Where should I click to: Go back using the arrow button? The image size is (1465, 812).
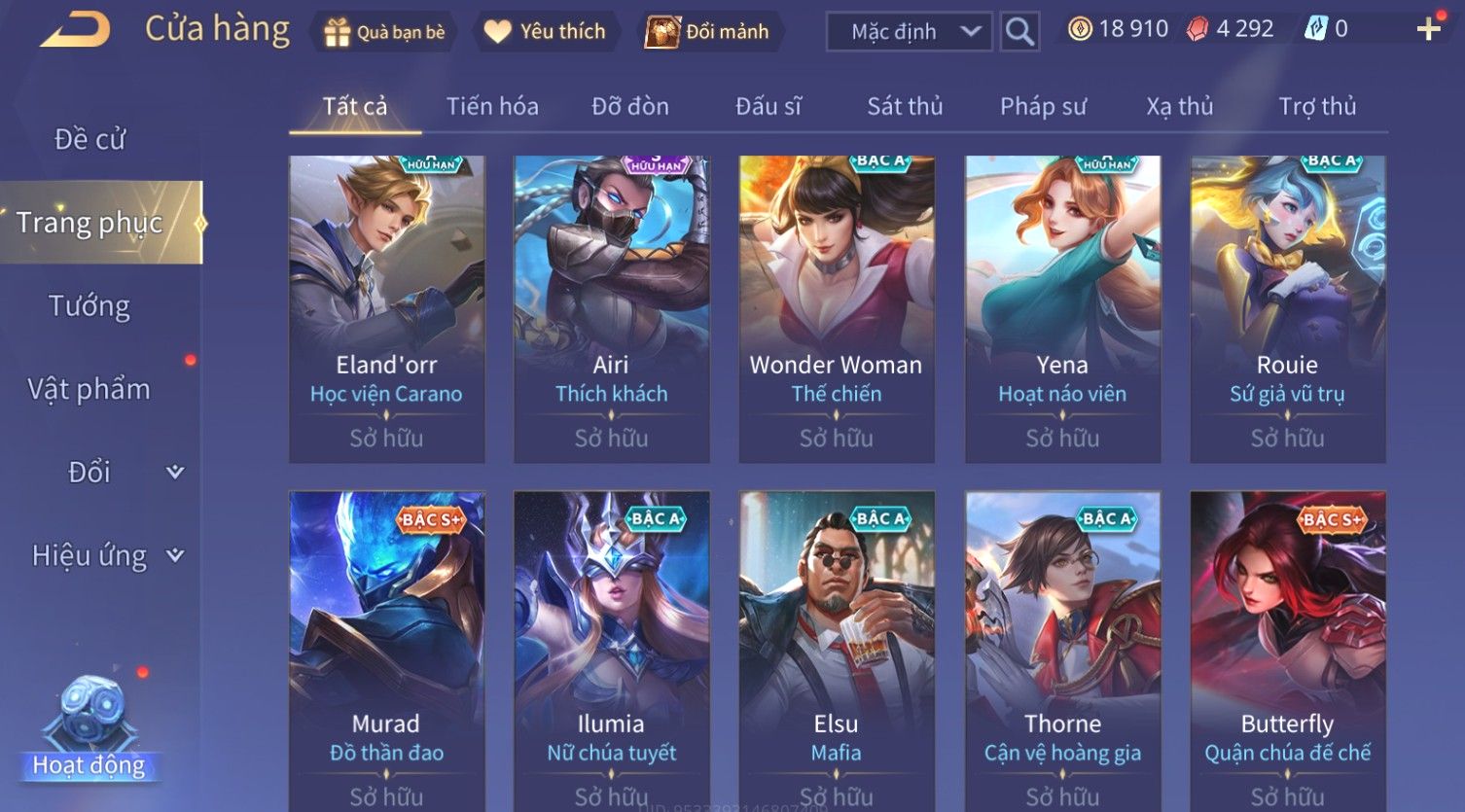[x=75, y=31]
